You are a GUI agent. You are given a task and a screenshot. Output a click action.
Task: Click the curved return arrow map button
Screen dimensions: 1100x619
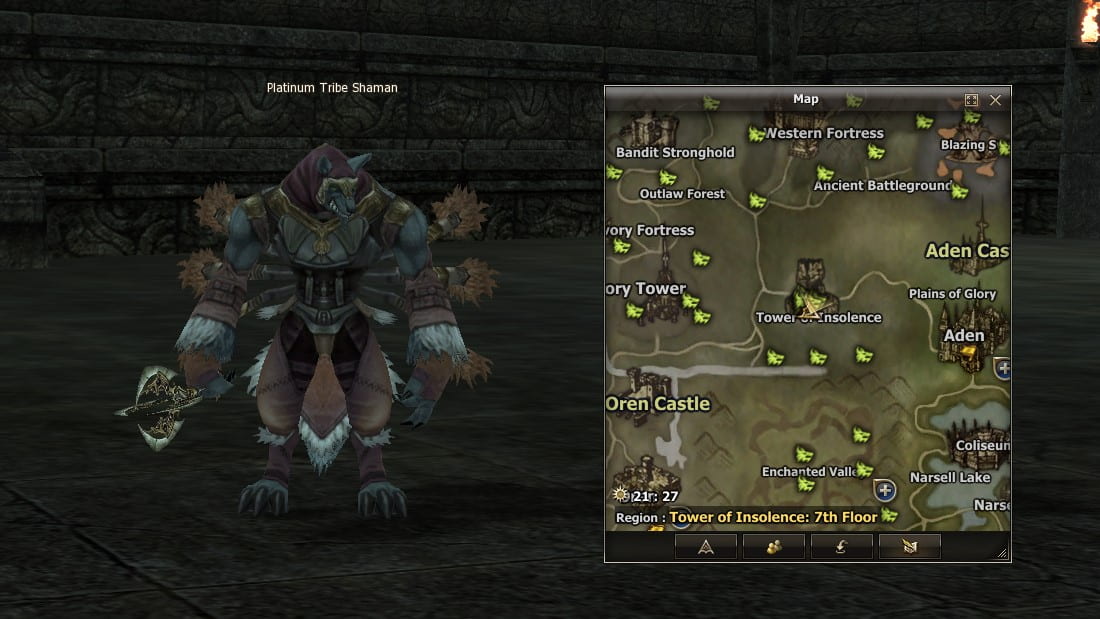842,546
